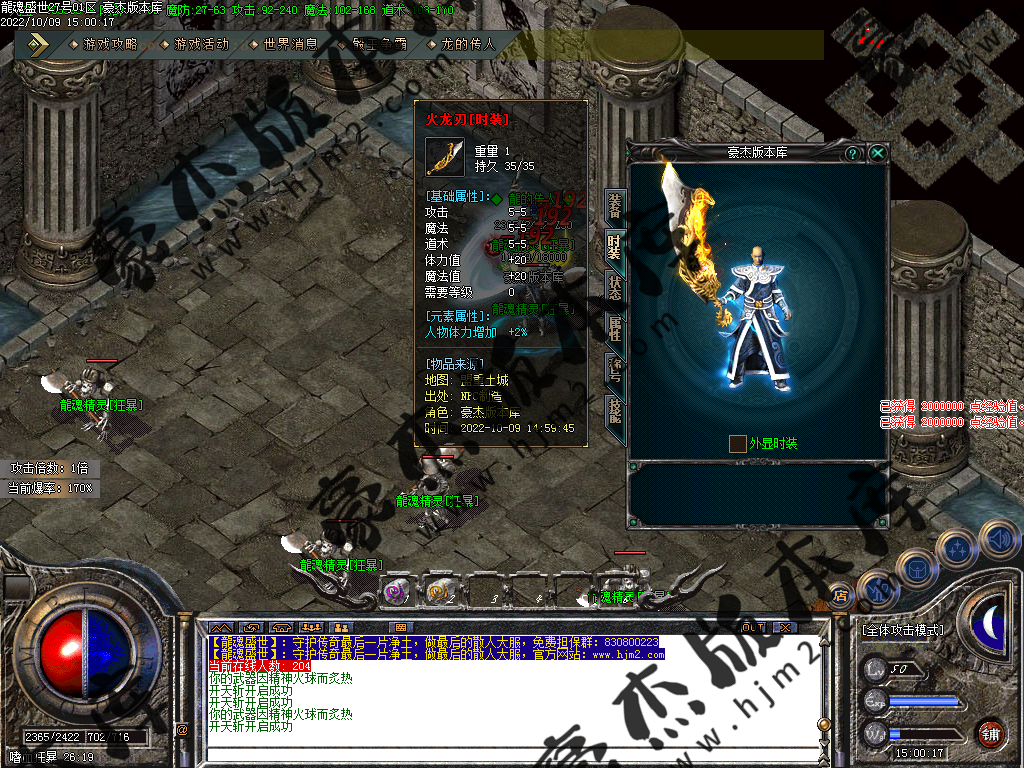Collapse the top menu with the arrow button
Screen dimensions: 1024x768
click(x=38, y=44)
